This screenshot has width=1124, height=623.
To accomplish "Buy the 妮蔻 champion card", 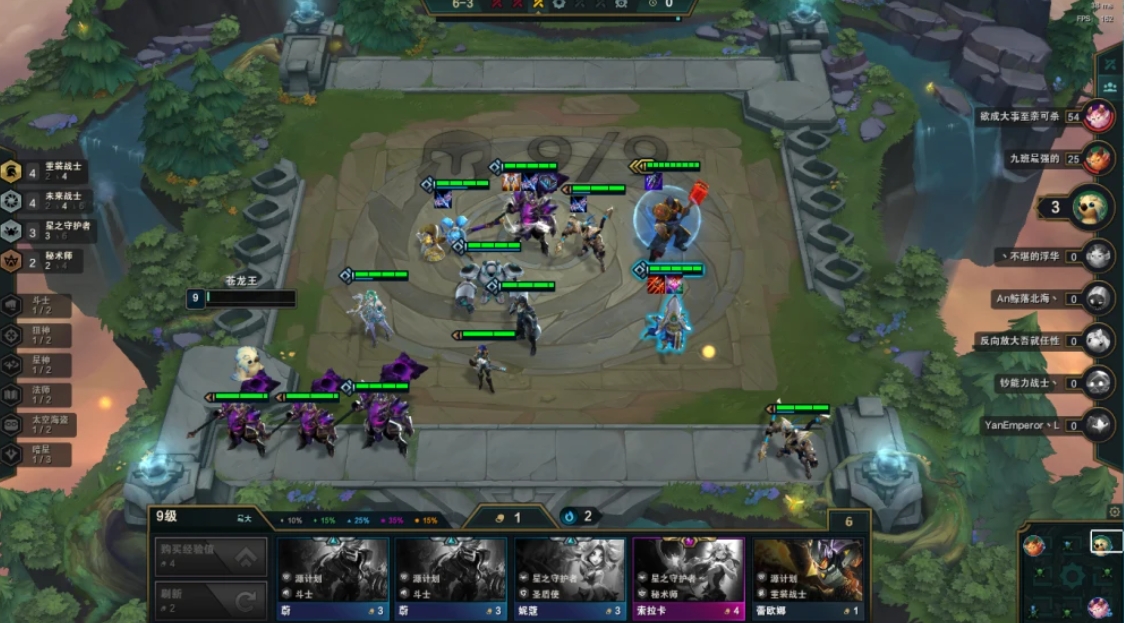I will pyautogui.click(x=570, y=578).
